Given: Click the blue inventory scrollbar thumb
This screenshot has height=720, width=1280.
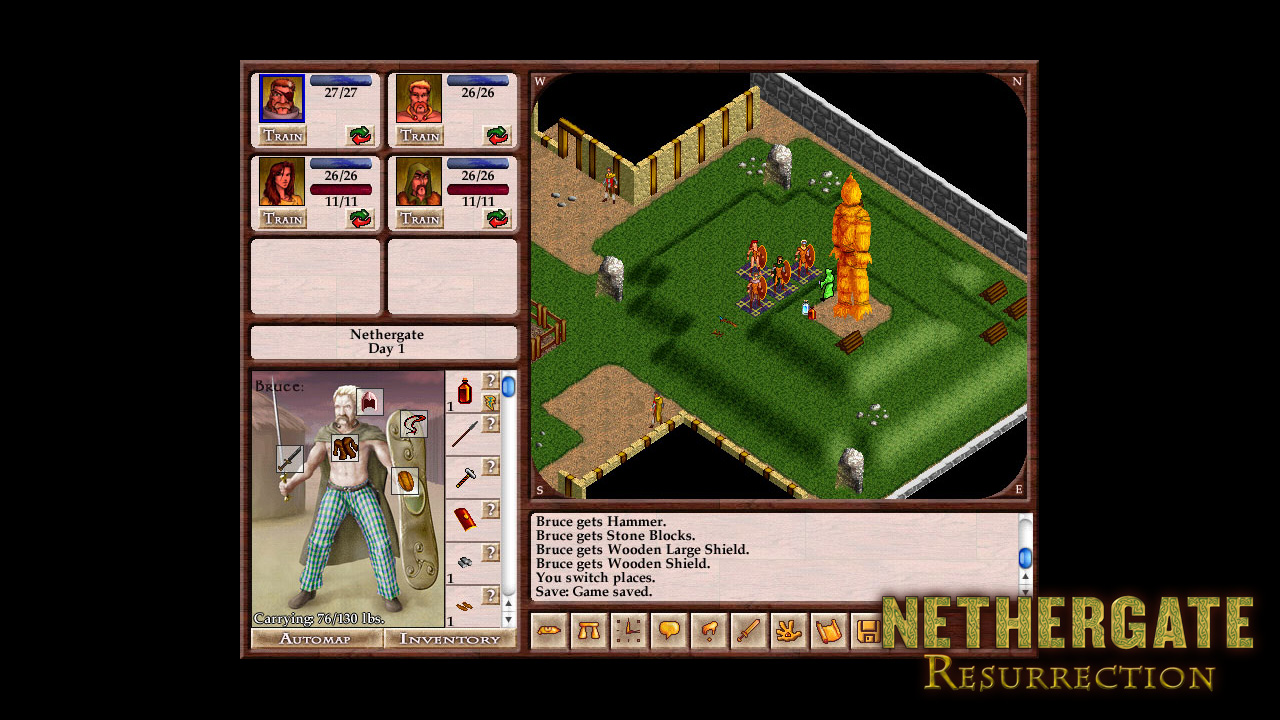Looking at the screenshot, I should point(508,389).
